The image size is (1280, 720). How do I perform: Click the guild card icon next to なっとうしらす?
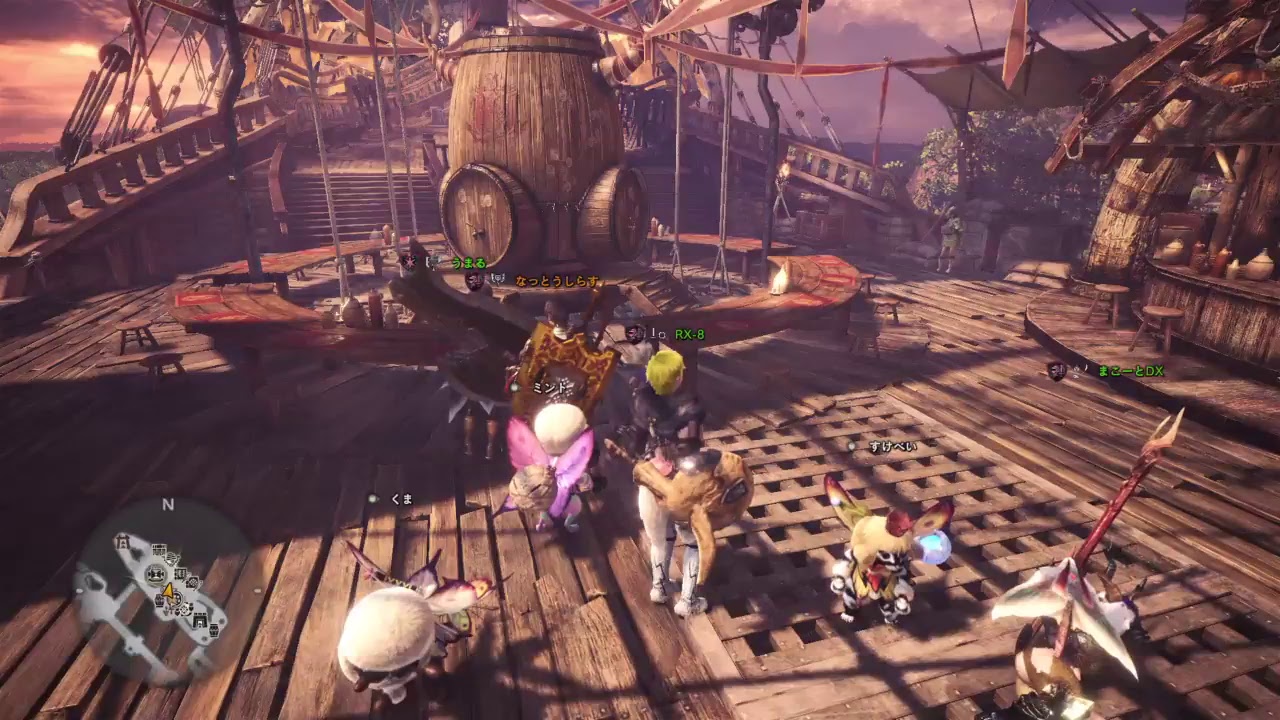point(474,281)
